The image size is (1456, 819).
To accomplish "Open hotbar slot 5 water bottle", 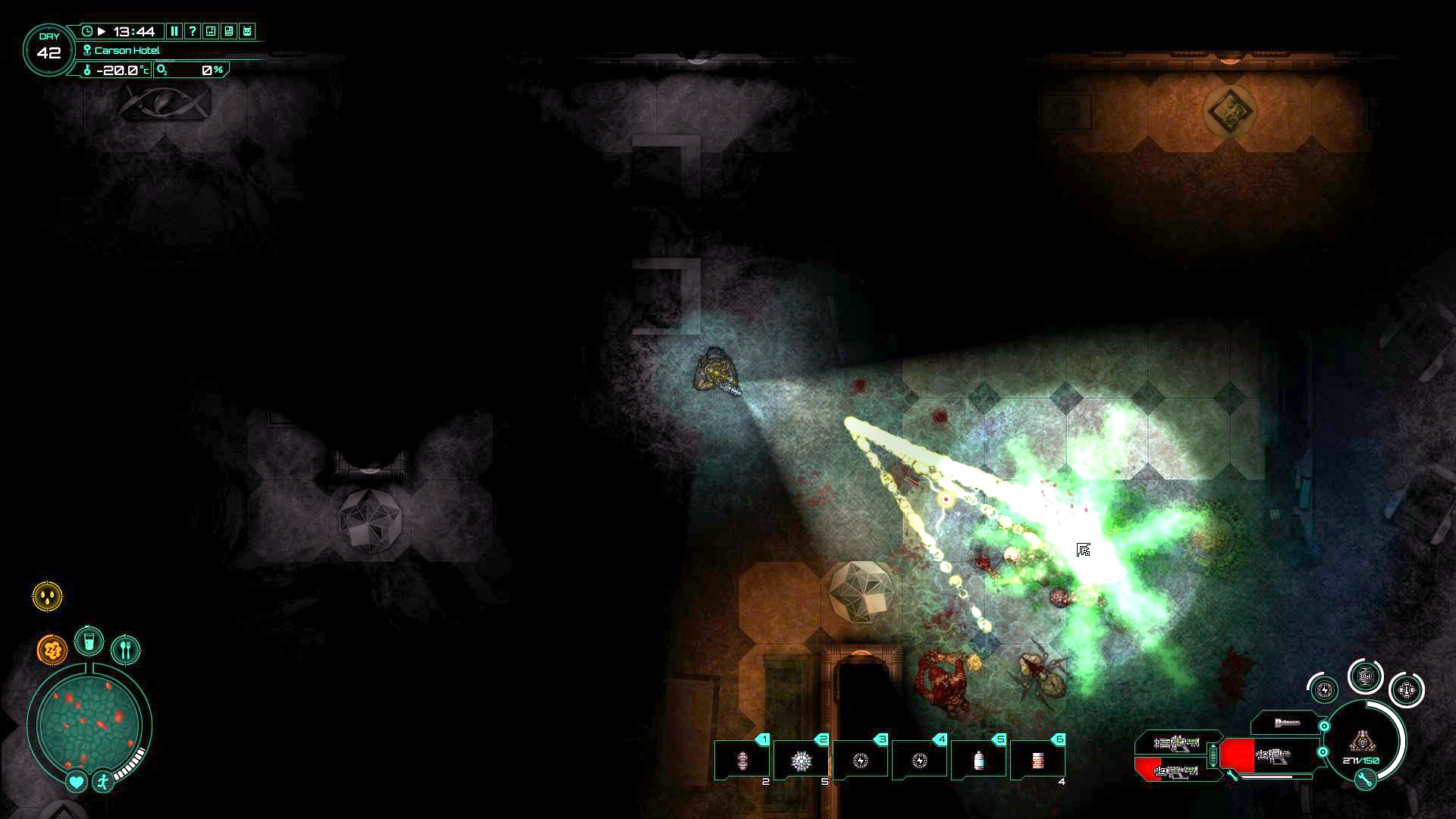I will [x=980, y=758].
